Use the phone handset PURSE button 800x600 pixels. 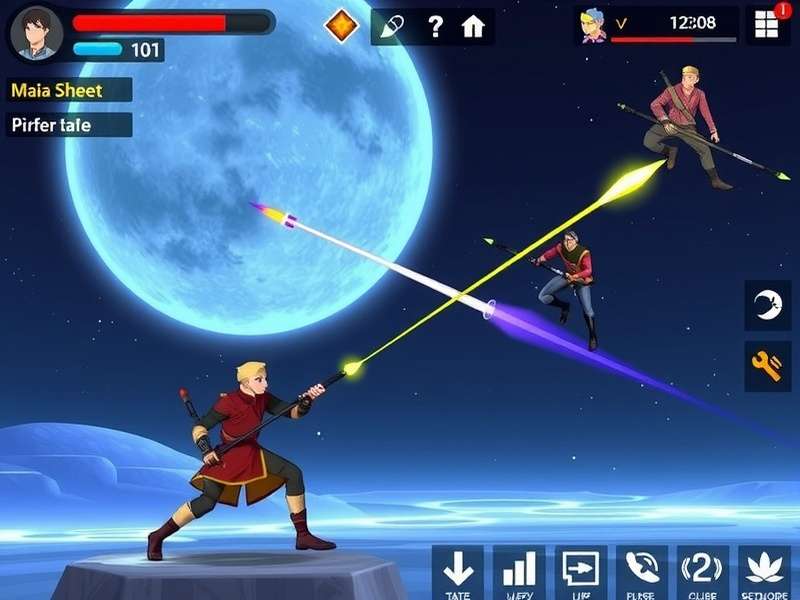pos(641,570)
